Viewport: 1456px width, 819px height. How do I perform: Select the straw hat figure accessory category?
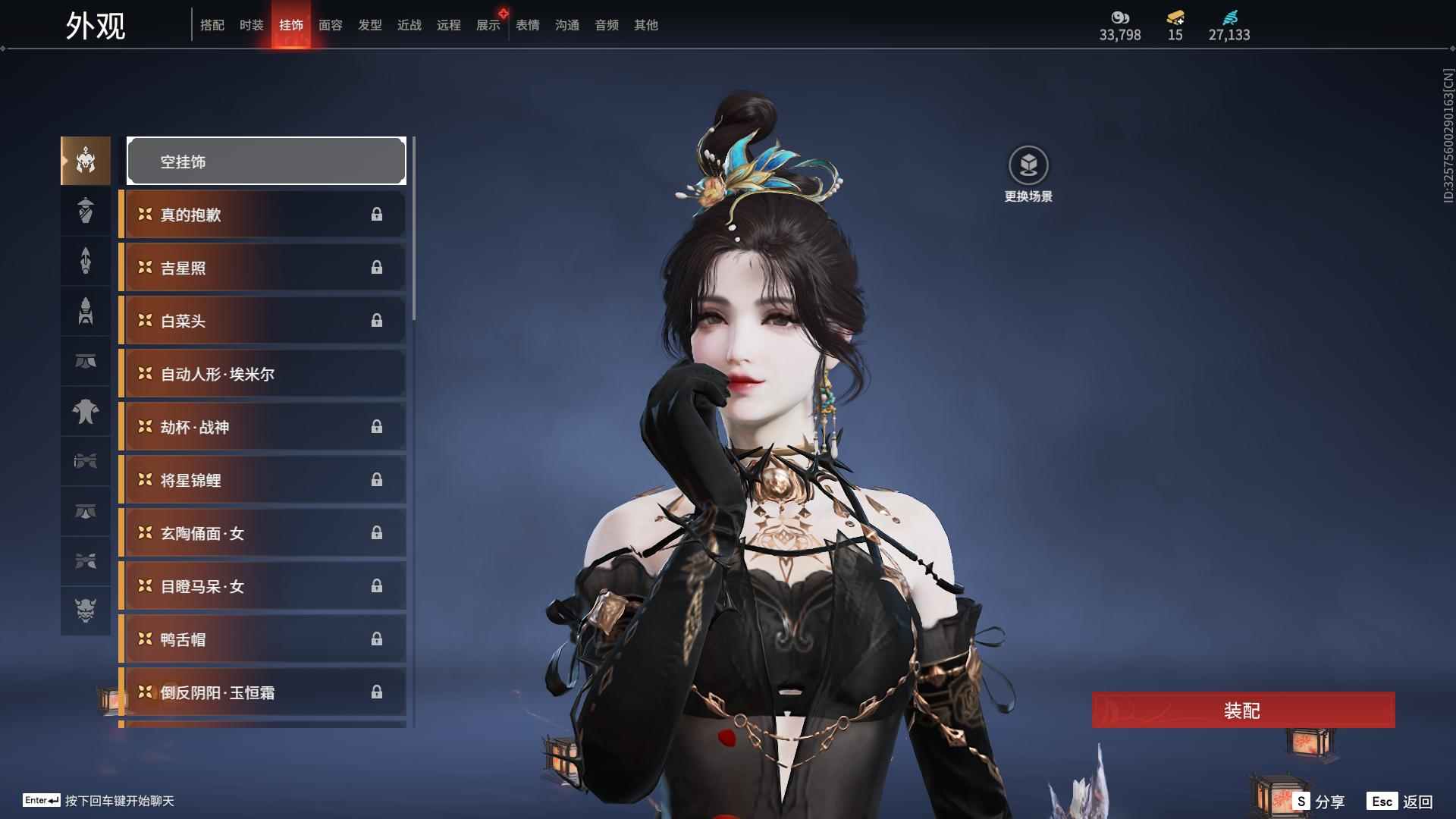tap(86, 210)
